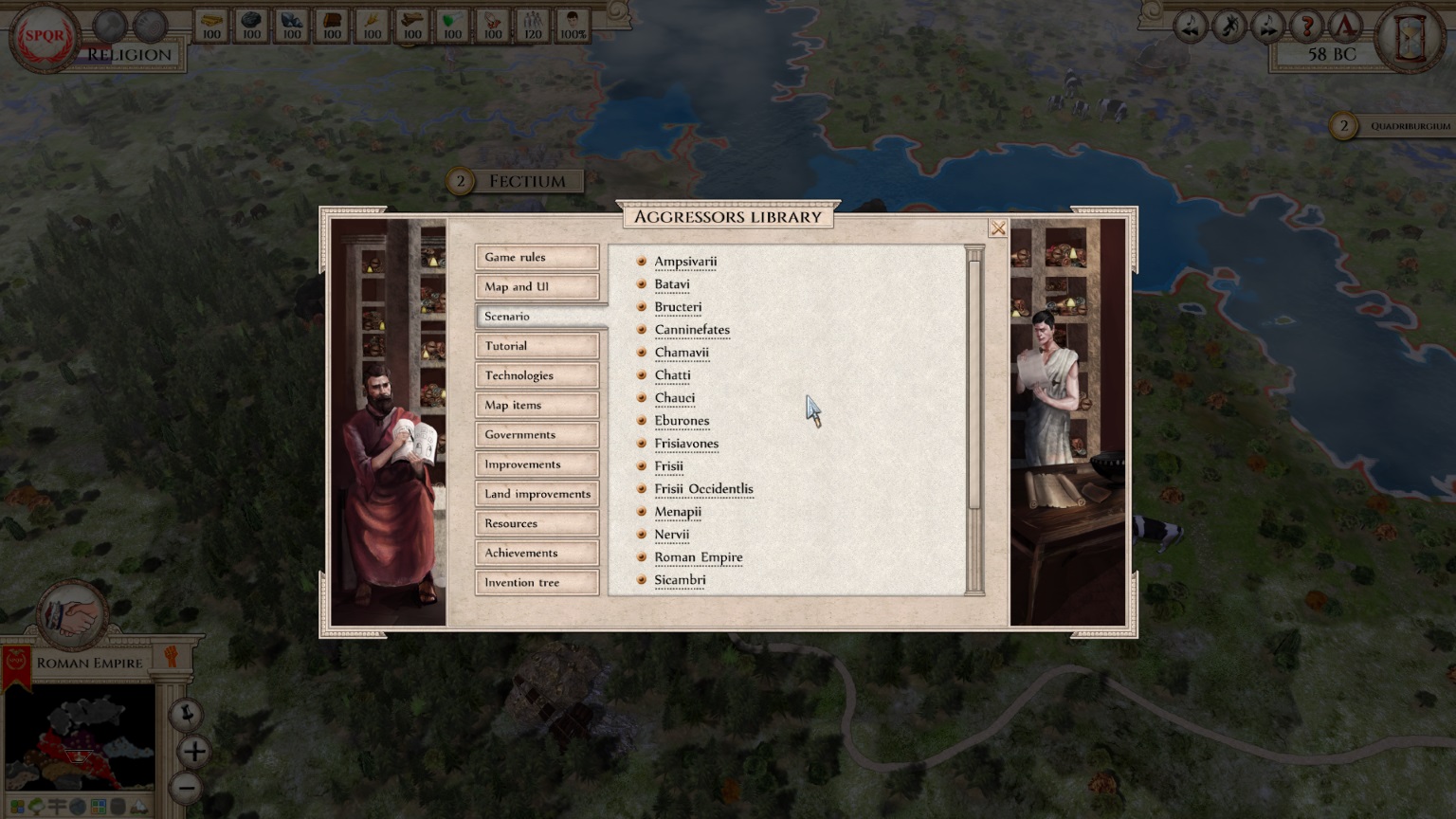View the Resources category
Viewport: 1456px width, 819px height.
click(537, 523)
